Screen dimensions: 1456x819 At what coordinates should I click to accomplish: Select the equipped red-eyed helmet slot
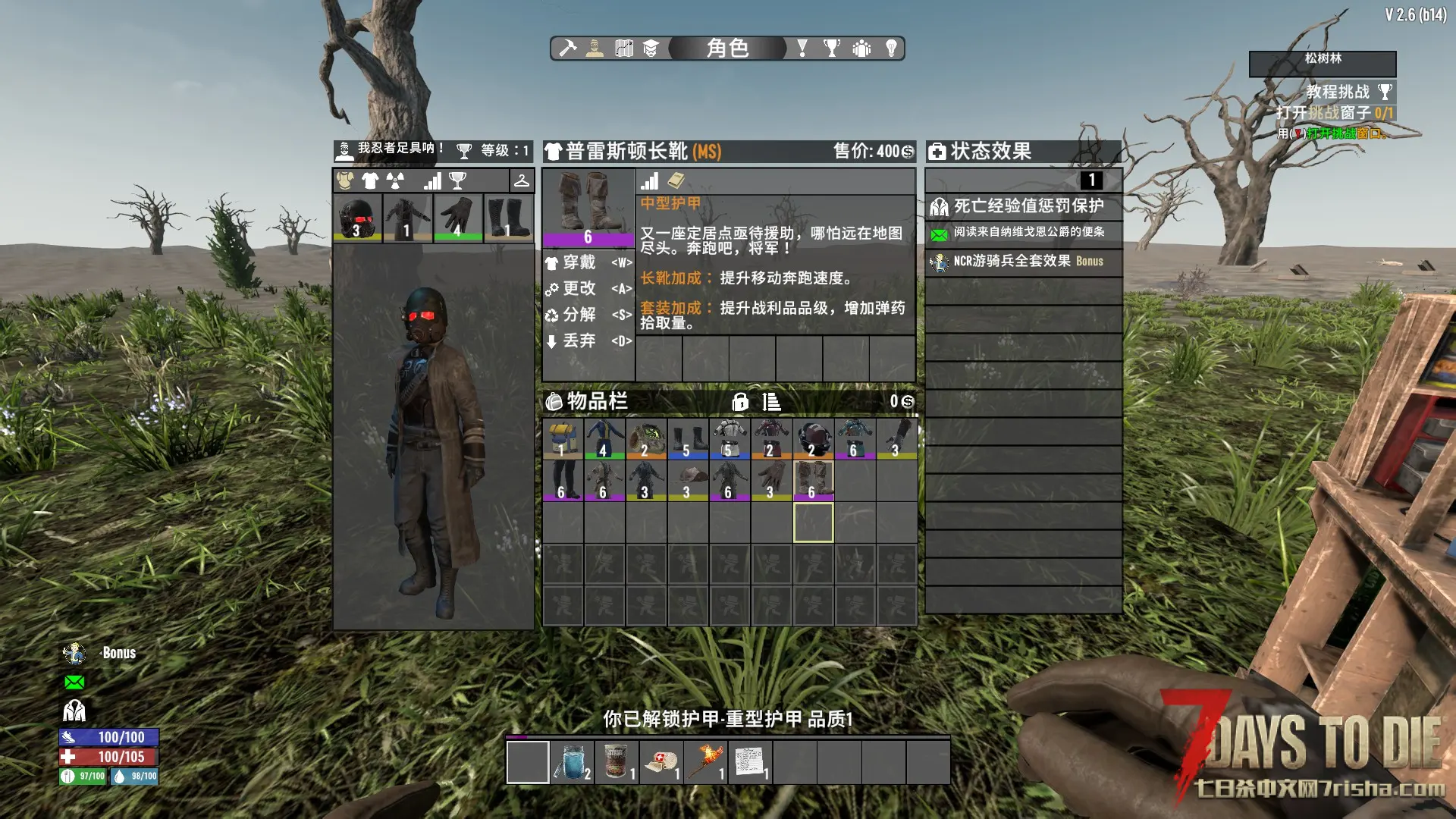click(x=357, y=218)
